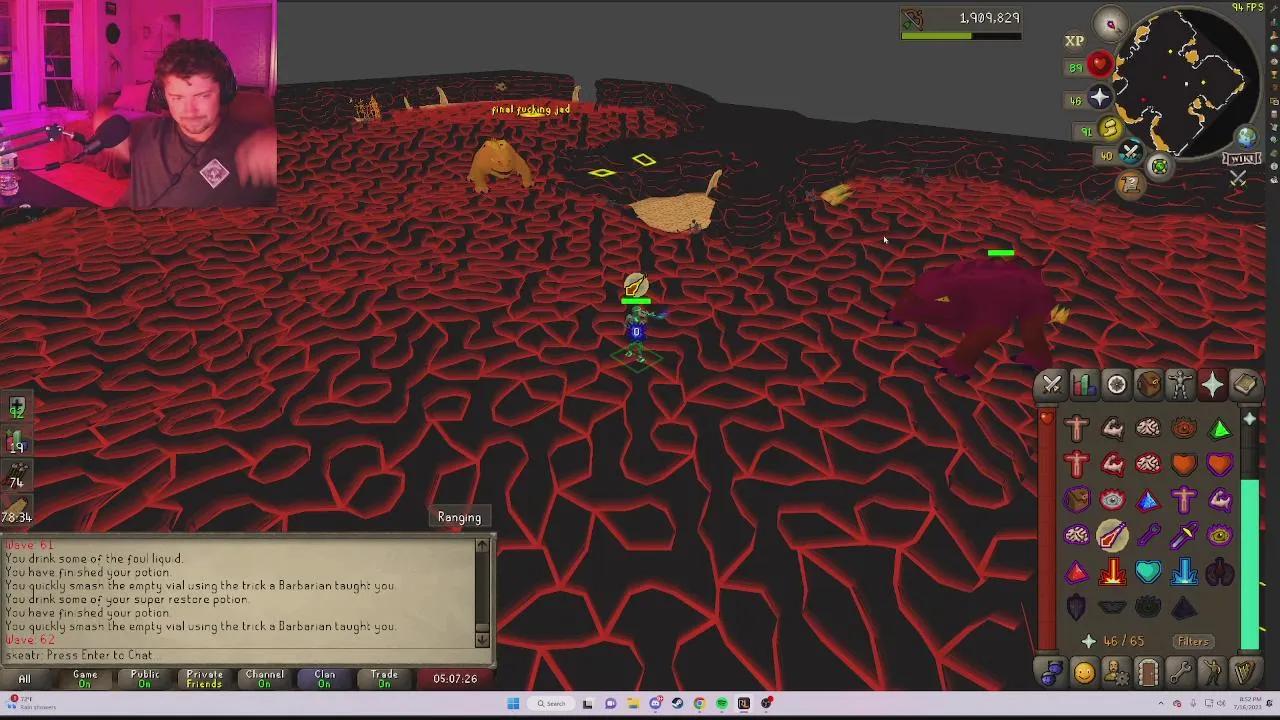Click the compass to face north
Viewport: 1280px width, 720px height.
1111,24
